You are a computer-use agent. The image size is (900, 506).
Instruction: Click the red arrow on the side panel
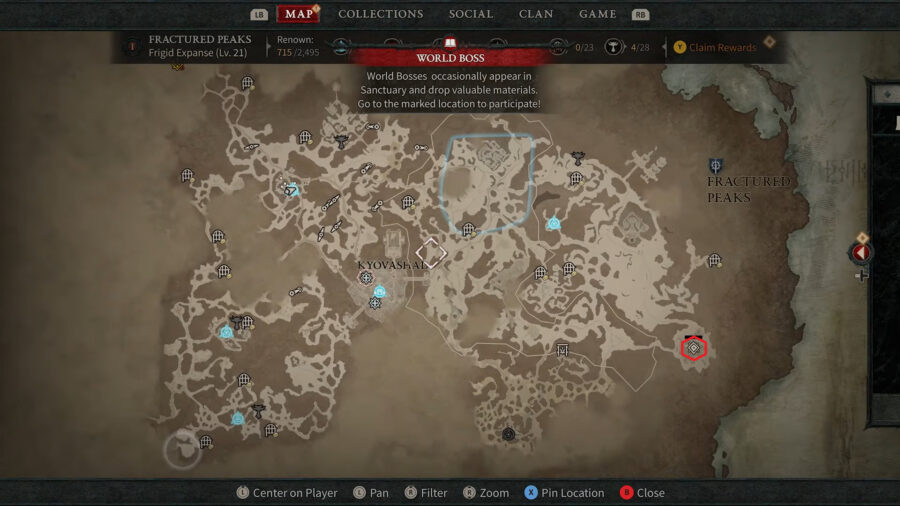(x=861, y=252)
